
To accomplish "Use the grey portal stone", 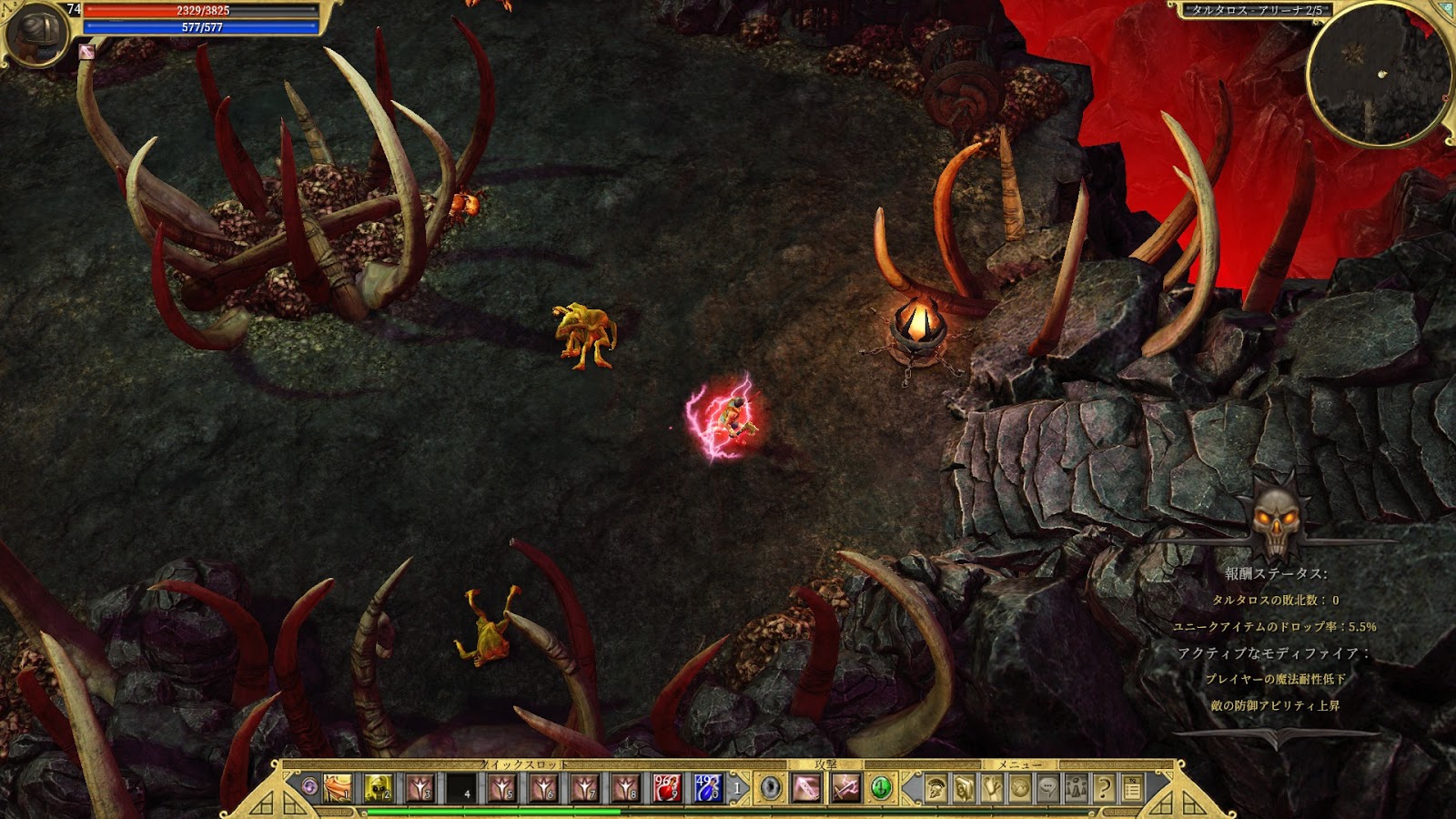I will [x=771, y=787].
